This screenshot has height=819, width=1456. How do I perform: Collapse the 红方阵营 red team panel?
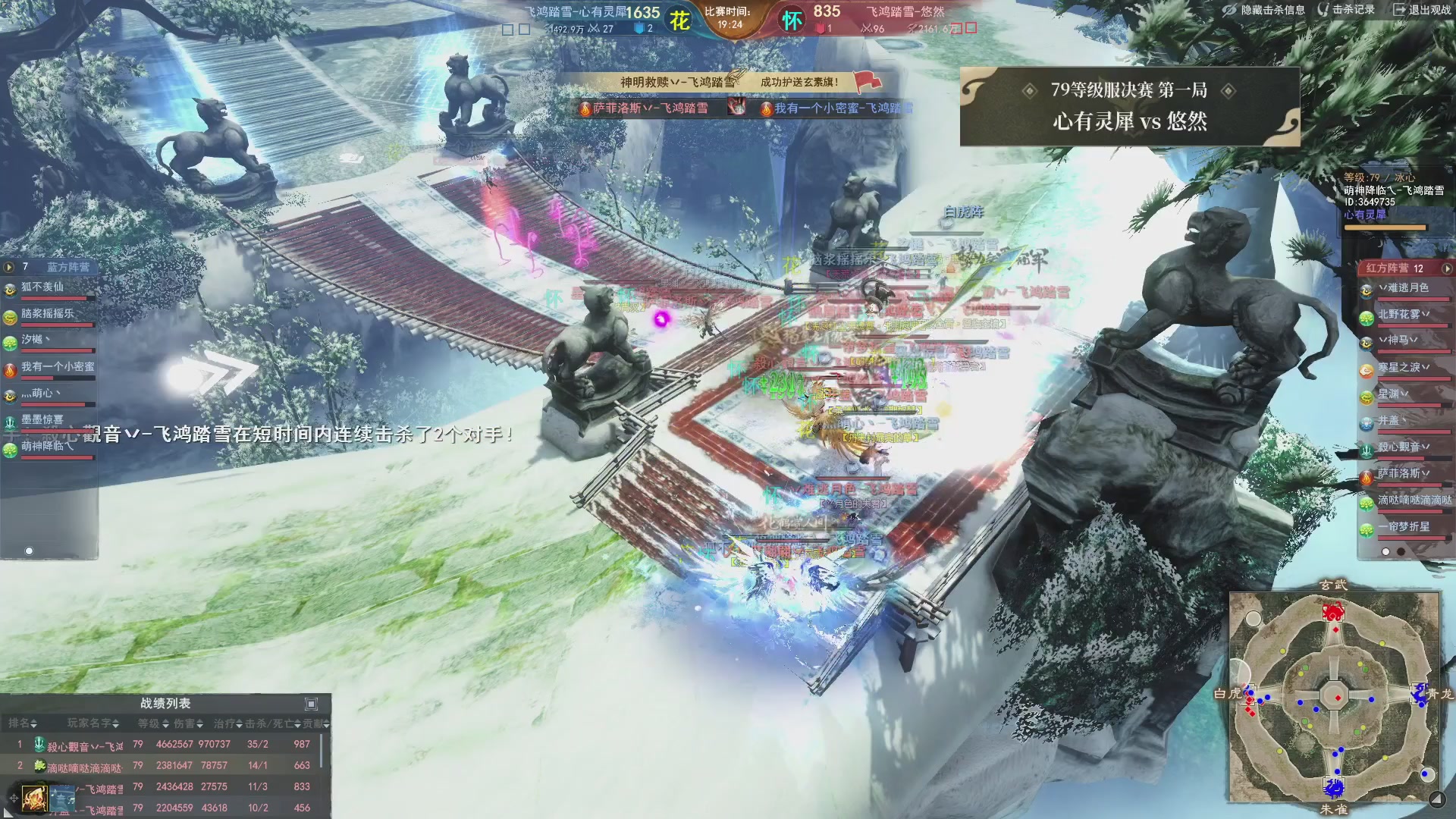[1446, 268]
